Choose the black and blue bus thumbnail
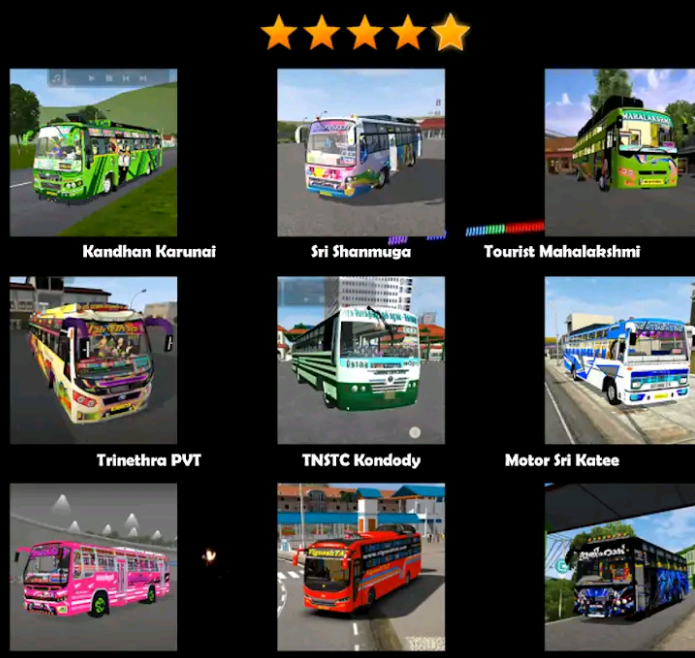This screenshot has height=658, width=695. tap(619, 567)
